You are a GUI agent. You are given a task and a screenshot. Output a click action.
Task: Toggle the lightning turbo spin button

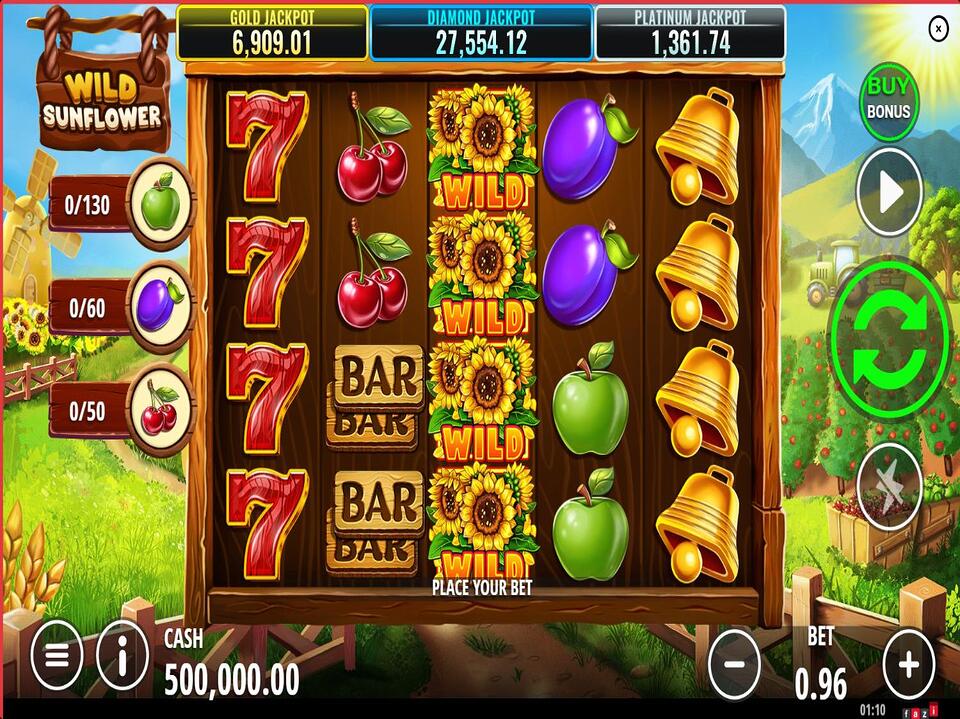[x=889, y=485]
